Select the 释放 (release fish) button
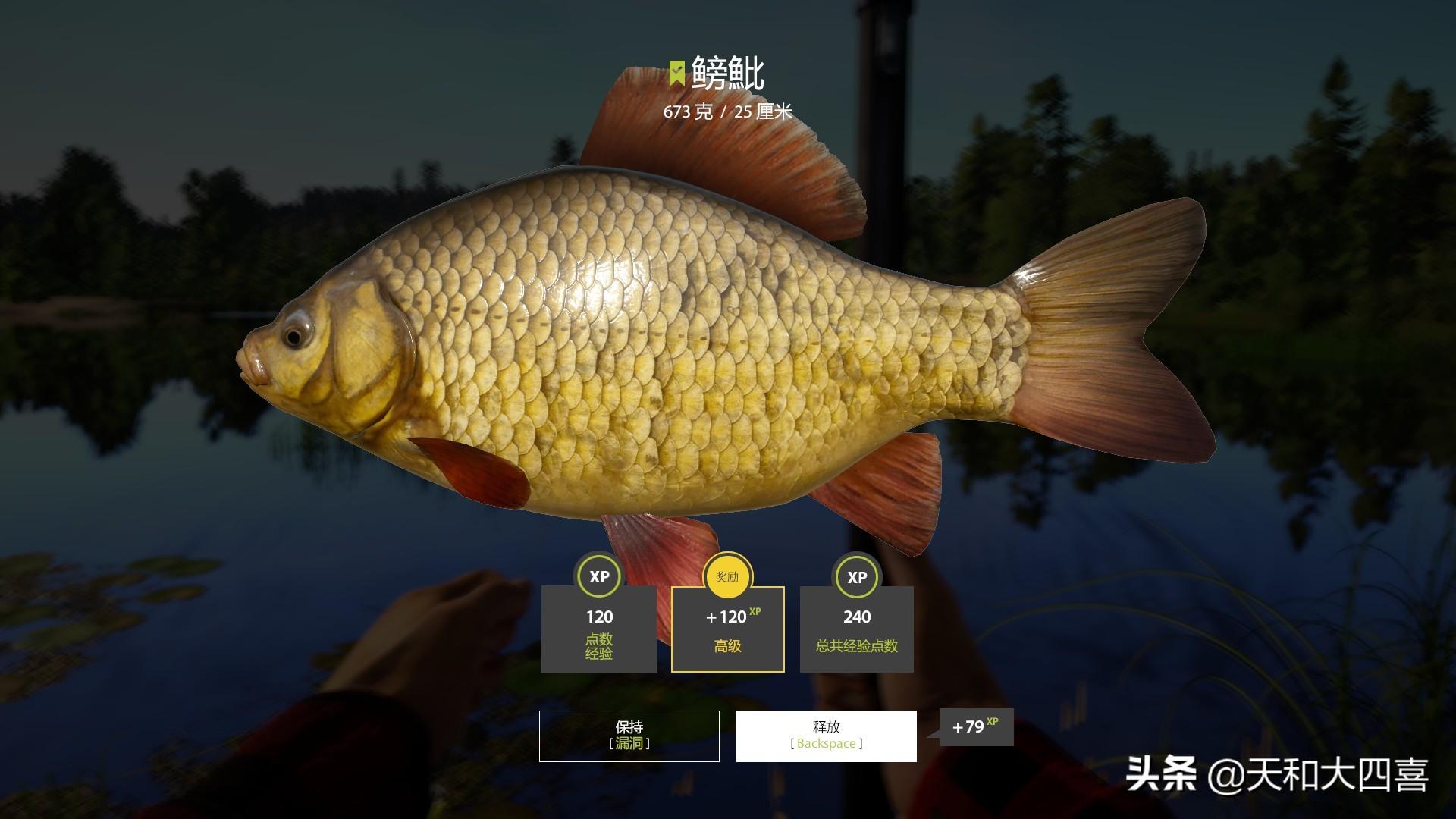 coord(826,736)
